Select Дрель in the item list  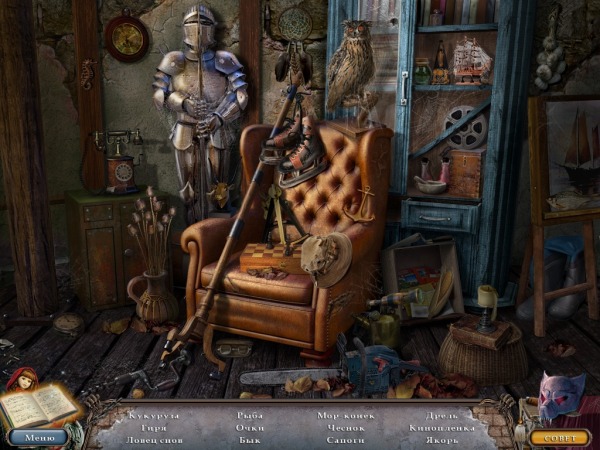(443, 414)
